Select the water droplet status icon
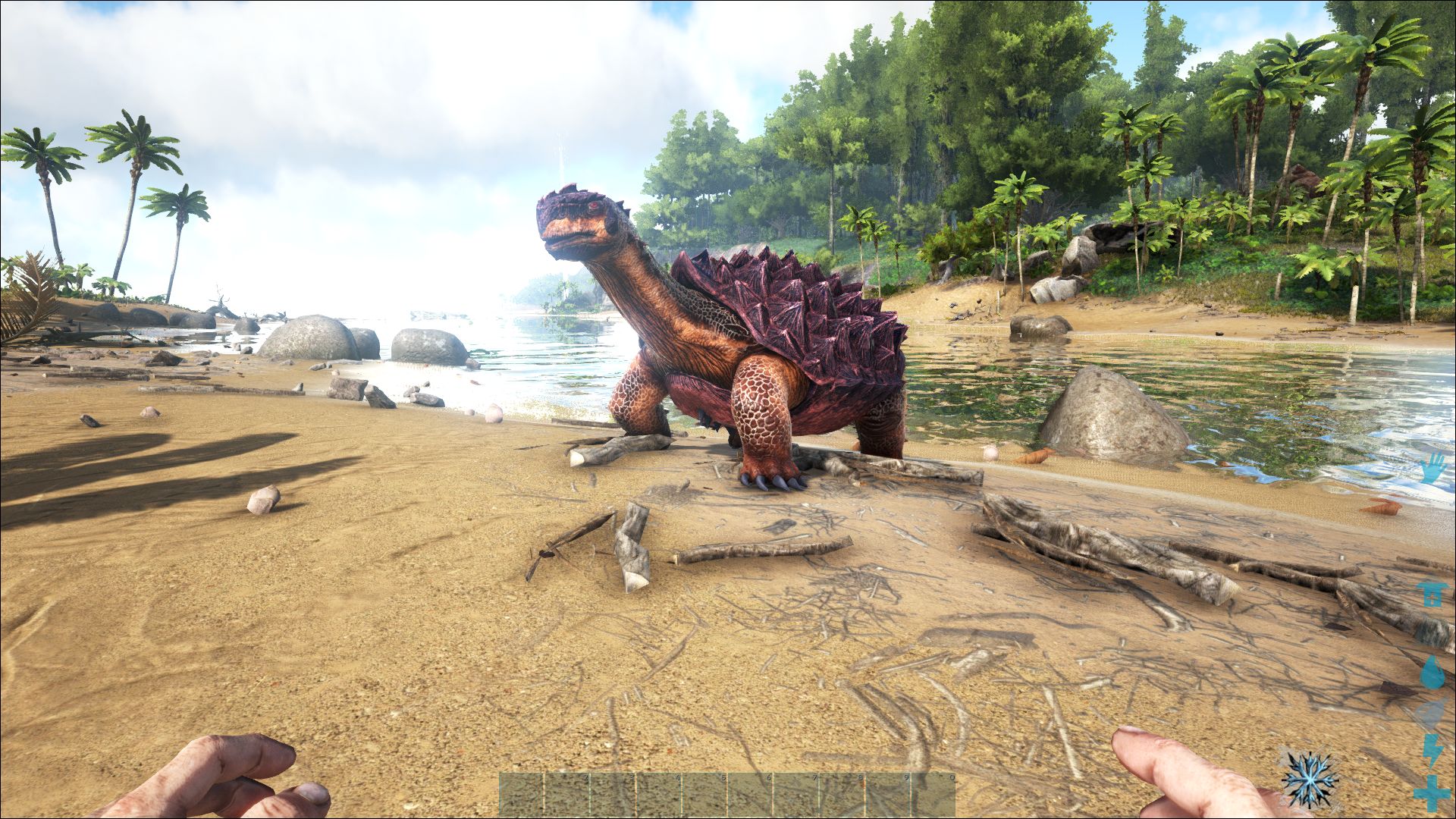This screenshot has height=819, width=1456. 1432,671
